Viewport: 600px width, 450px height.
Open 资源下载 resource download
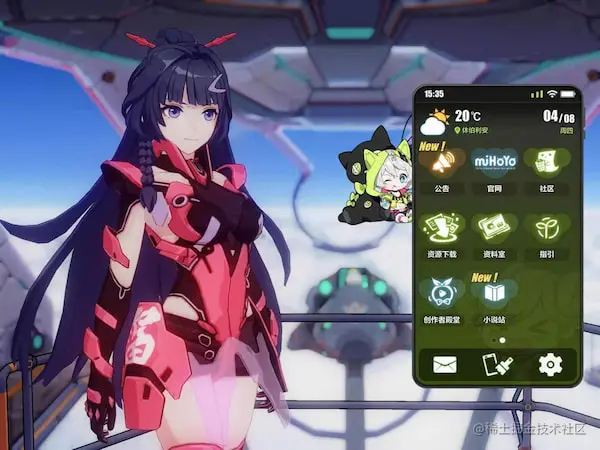click(441, 227)
